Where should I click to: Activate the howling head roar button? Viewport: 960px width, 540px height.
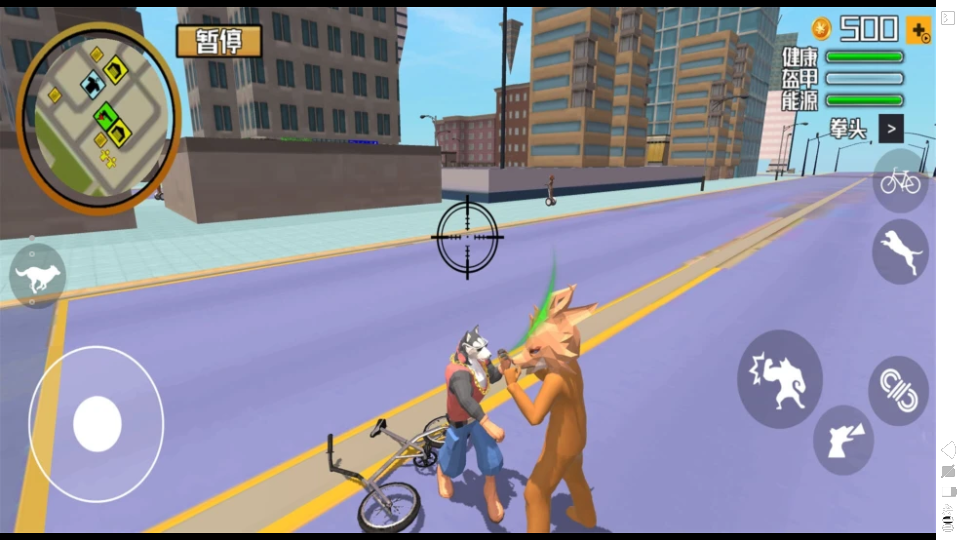click(842, 439)
